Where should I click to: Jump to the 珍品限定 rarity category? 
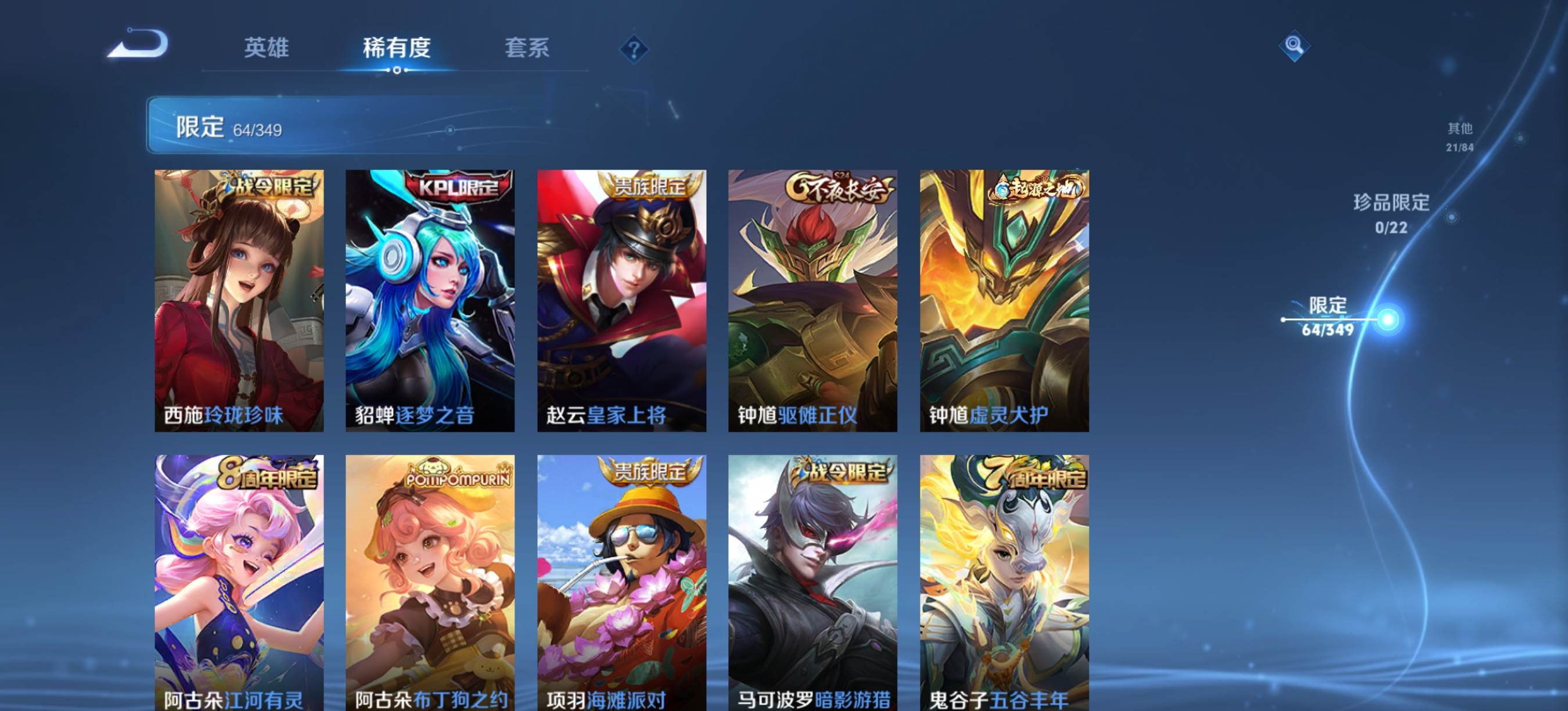(1391, 213)
